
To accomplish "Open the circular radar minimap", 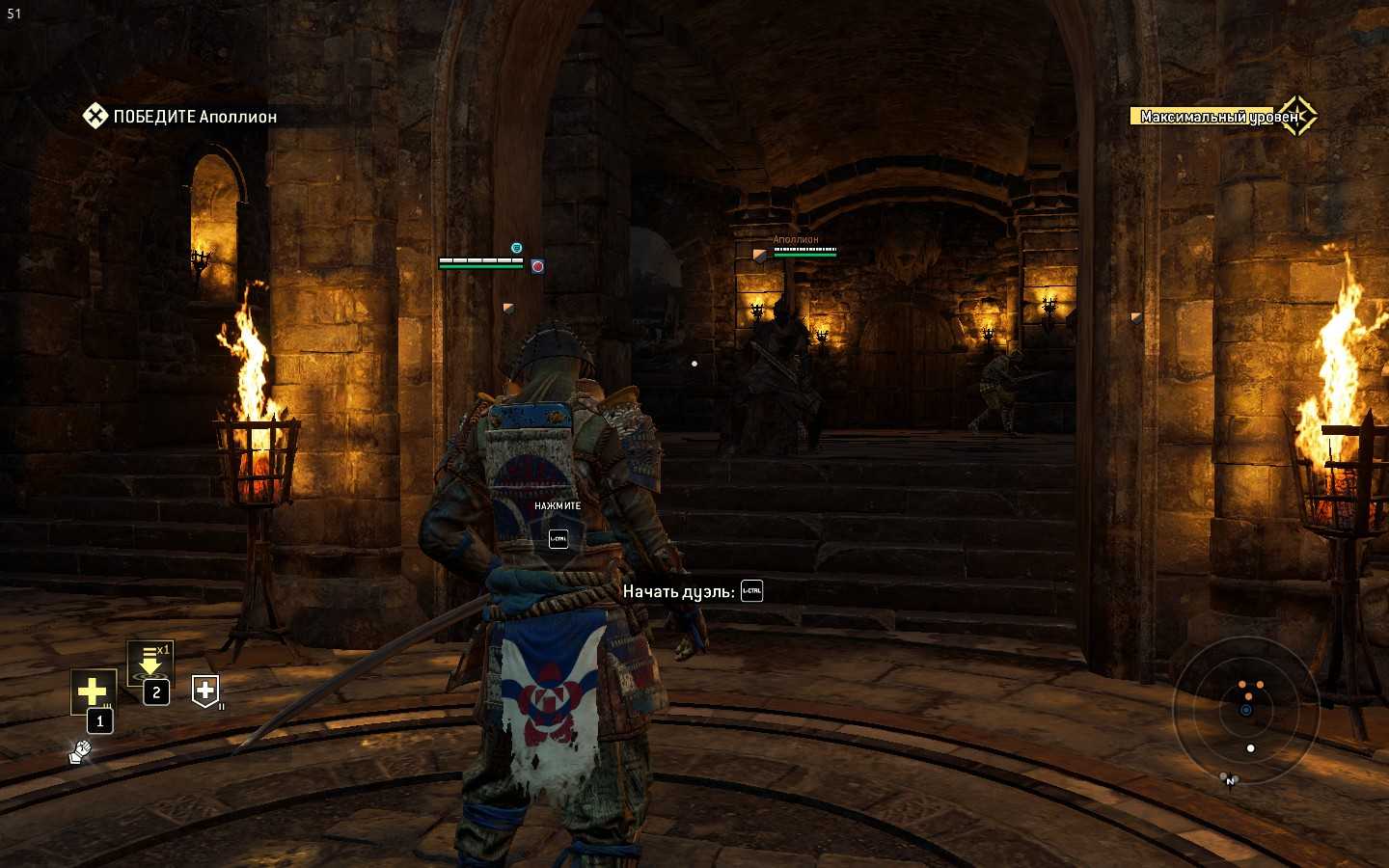I will 1244,712.
